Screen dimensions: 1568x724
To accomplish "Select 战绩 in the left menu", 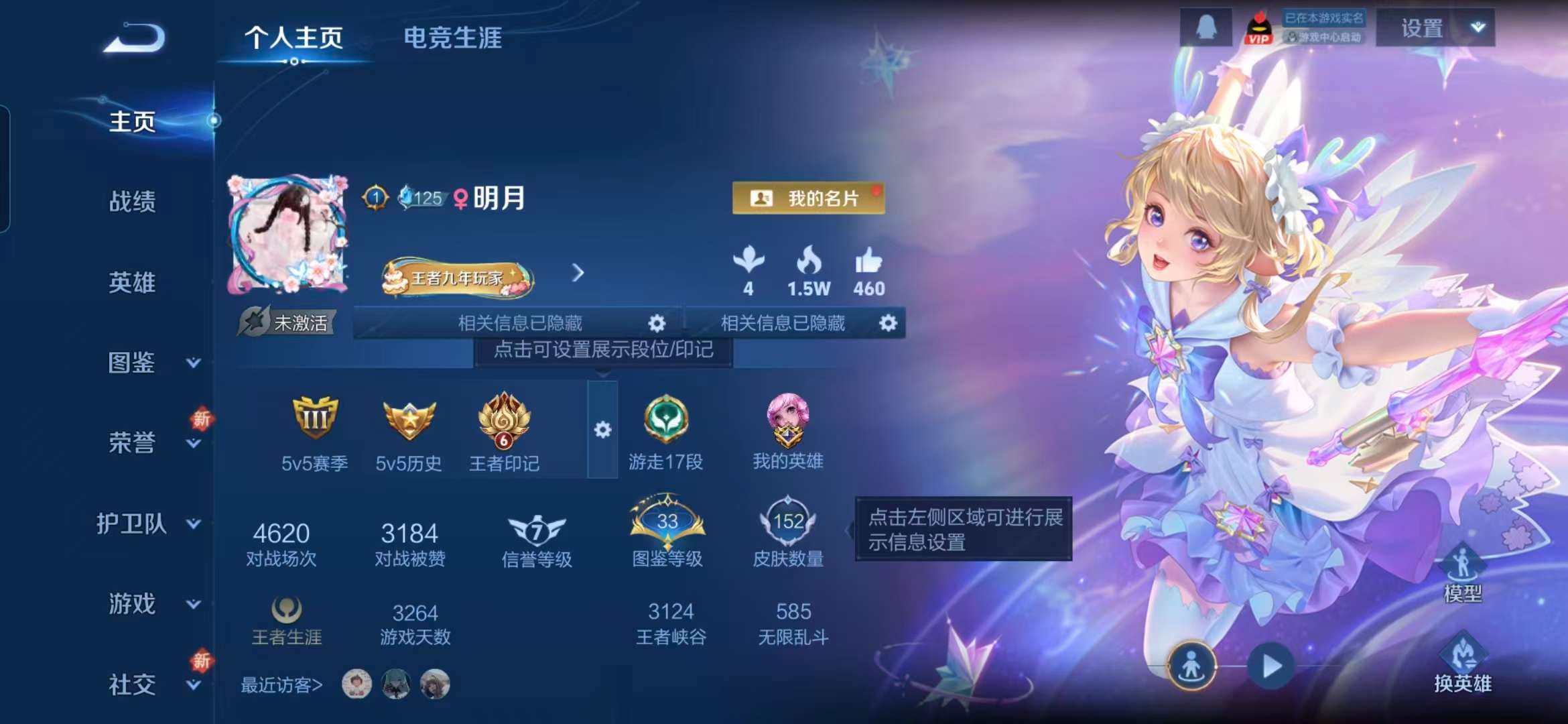I will tap(131, 203).
